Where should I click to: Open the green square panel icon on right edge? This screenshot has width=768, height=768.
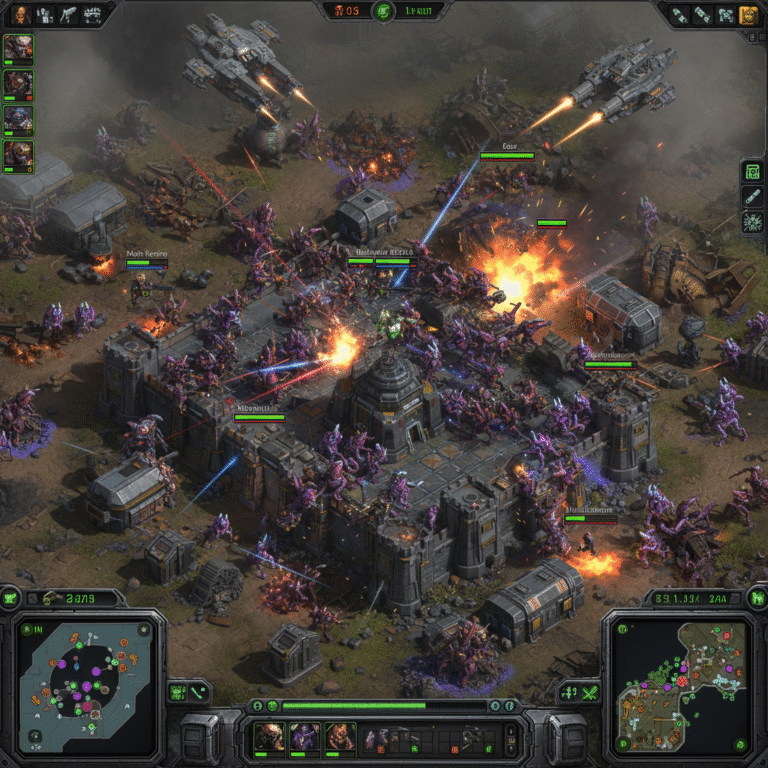pyautogui.click(x=753, y=172)
